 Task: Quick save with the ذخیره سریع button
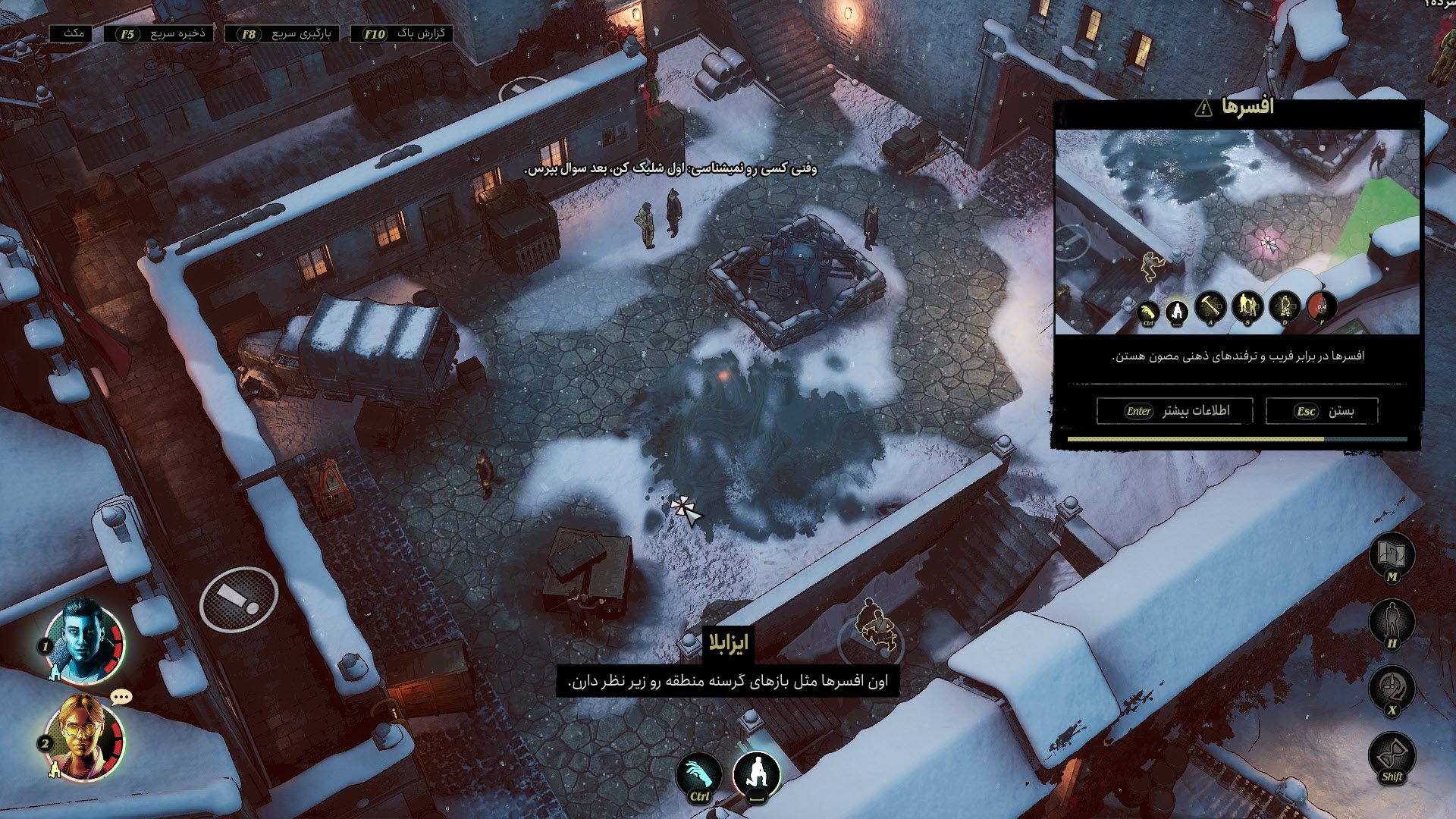pyautogui.click(x=162, y=34)
